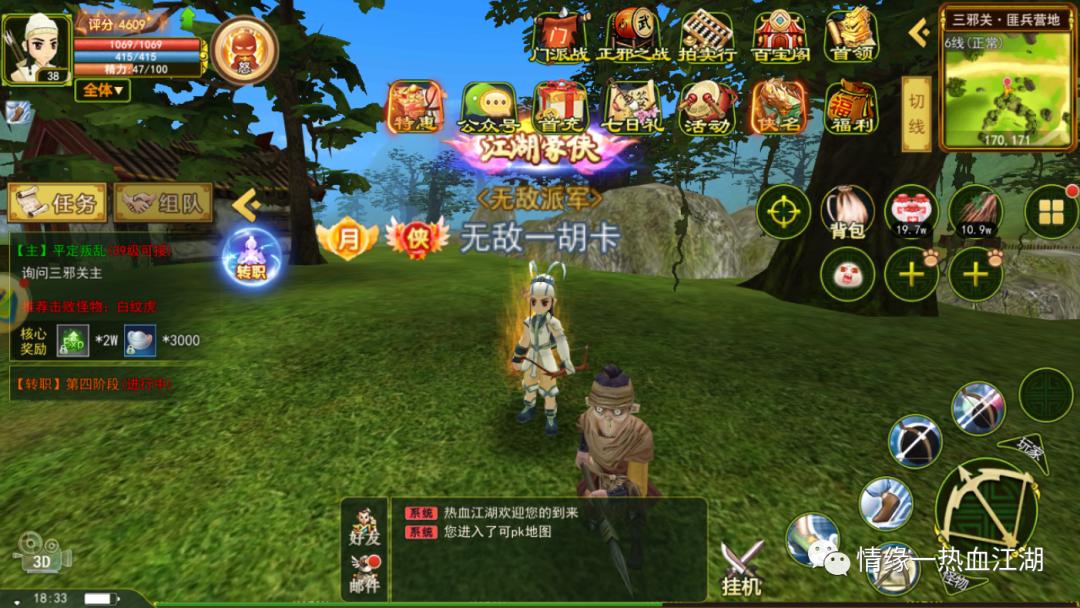Open the 门派战 event icon
The height and width of the screenshot is (608, 1080).
560,38
